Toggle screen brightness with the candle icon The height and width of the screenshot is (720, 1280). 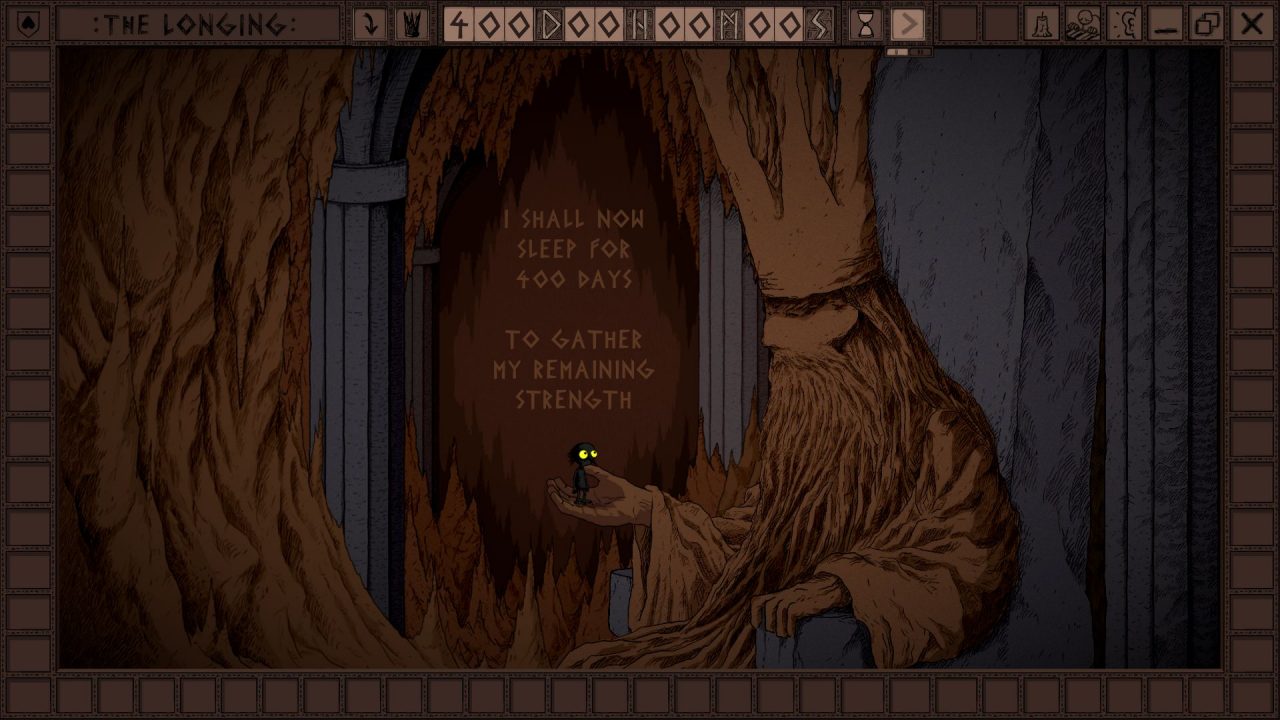(x=1042, y=23)
